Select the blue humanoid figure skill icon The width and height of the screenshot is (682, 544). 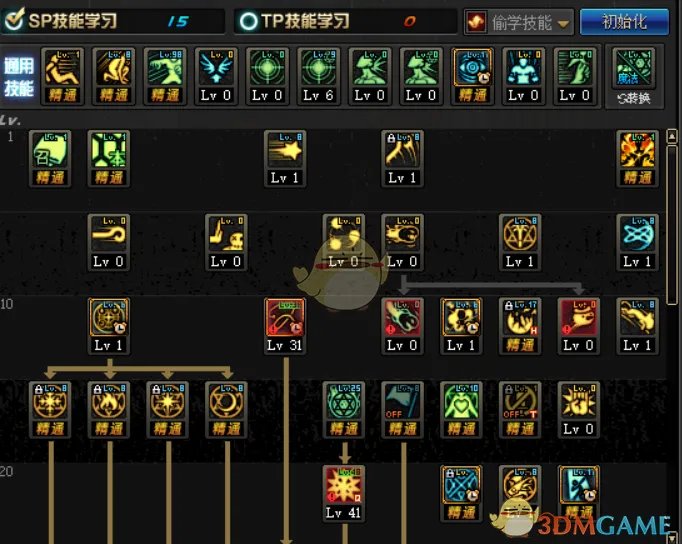(x=524, y=70)
